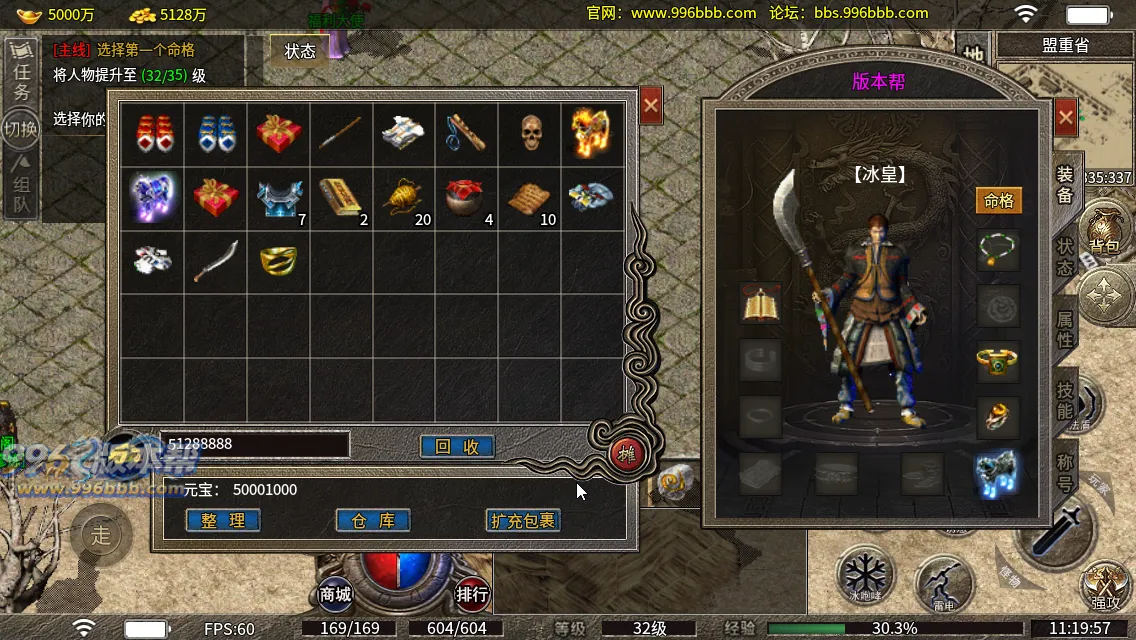Open the 技能 skills tab
This screenshot has width=1136, height=640.
click(1066, 398)
